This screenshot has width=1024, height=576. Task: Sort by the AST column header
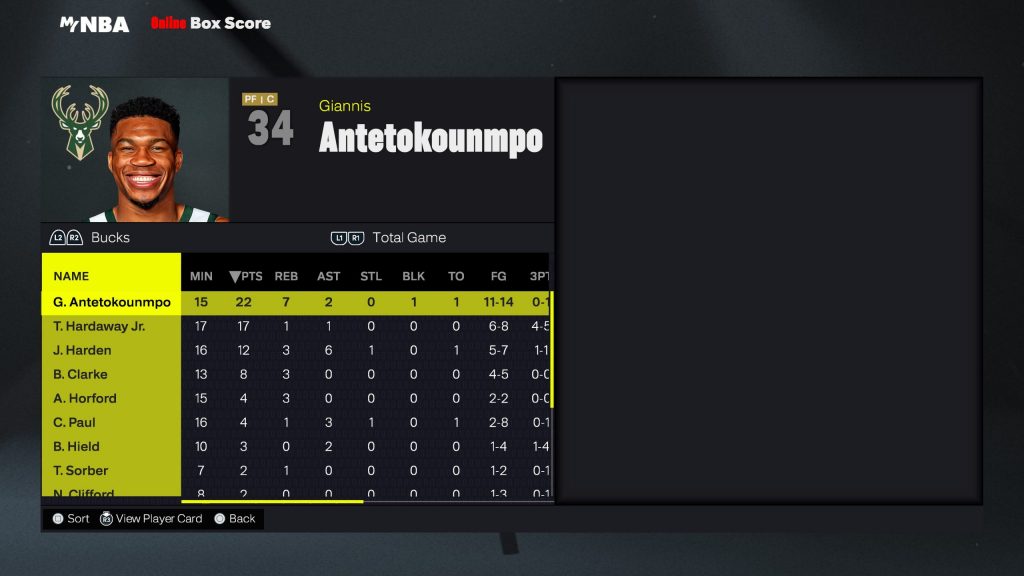click(x=329, y=276)
